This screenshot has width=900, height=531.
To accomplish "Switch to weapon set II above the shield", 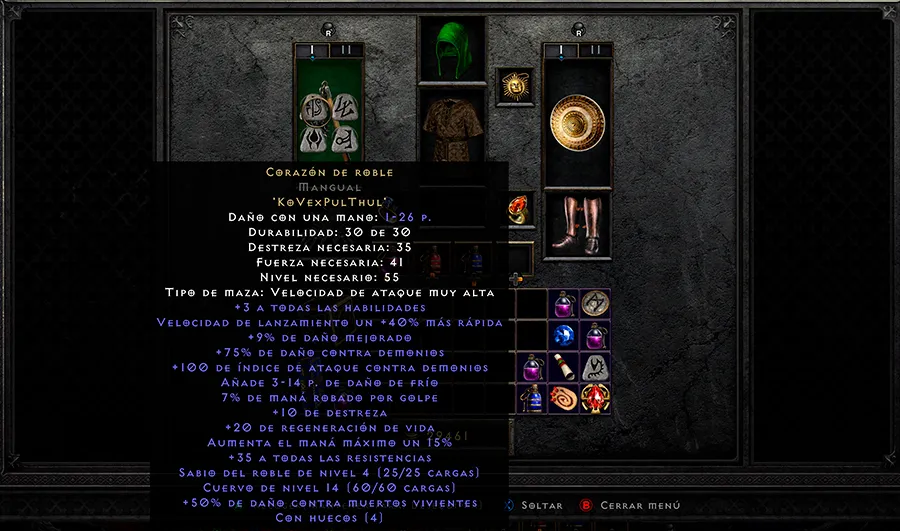I will [595, 48].
